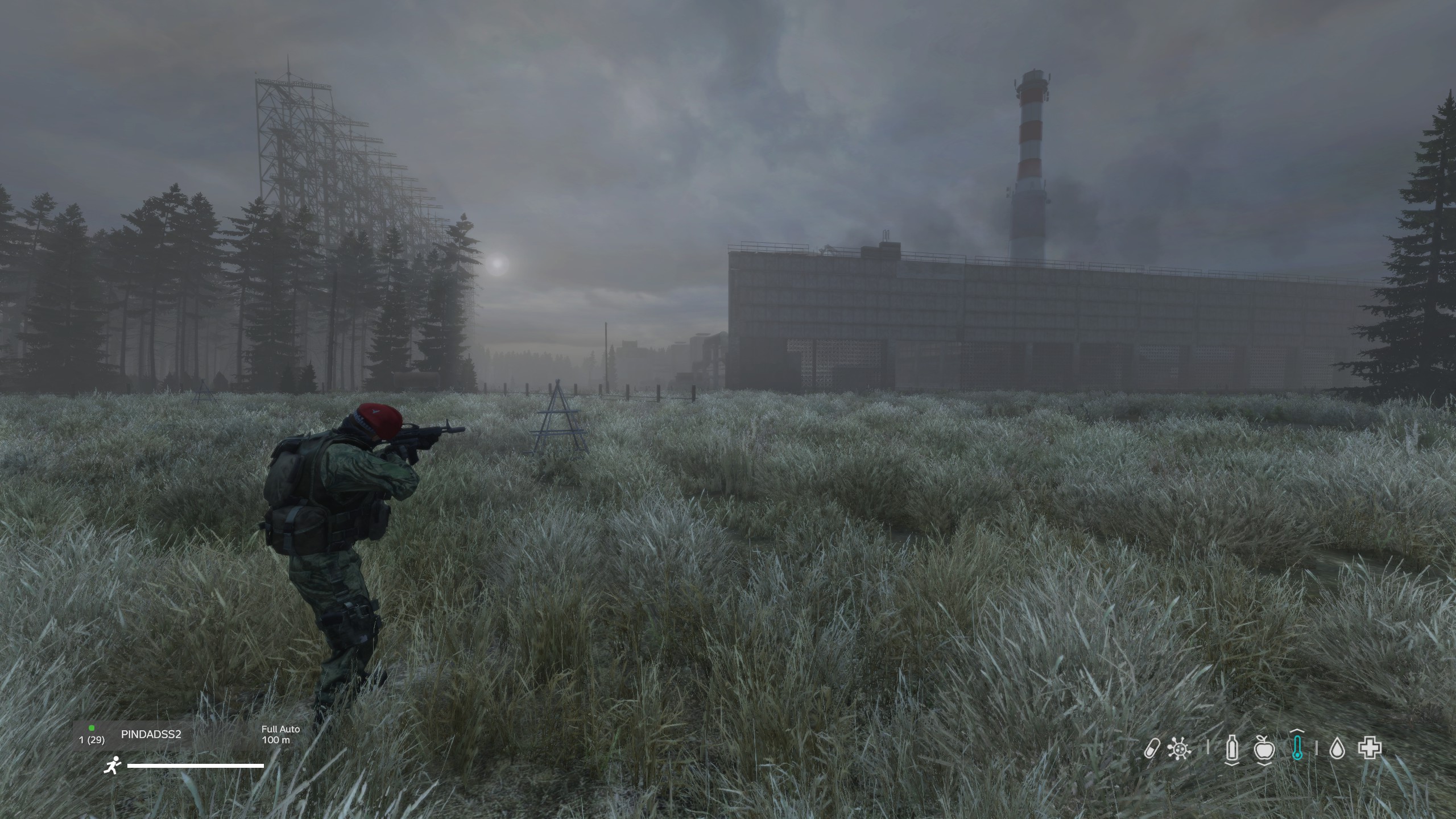1456x819 pixels.
Task: Toggle the Full Auto fire mode label
Action: (280, 729)
